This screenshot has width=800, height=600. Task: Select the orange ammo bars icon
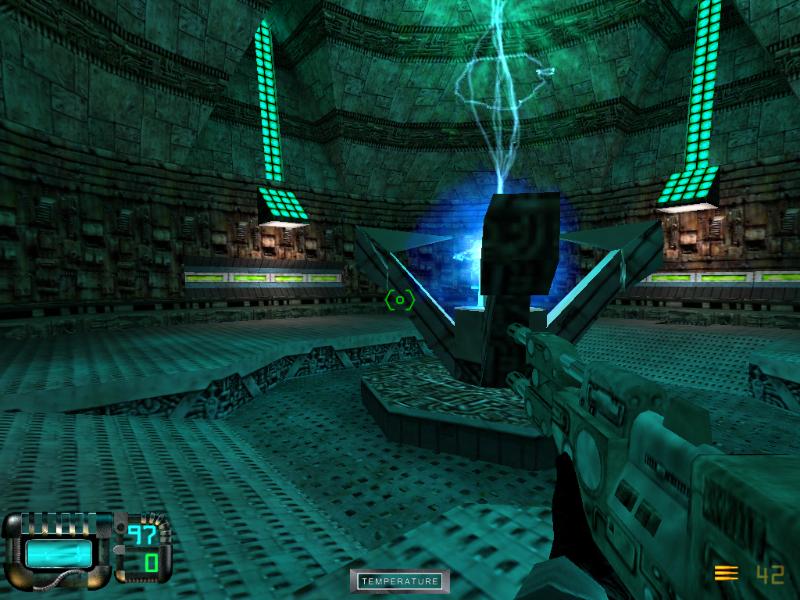727,573
